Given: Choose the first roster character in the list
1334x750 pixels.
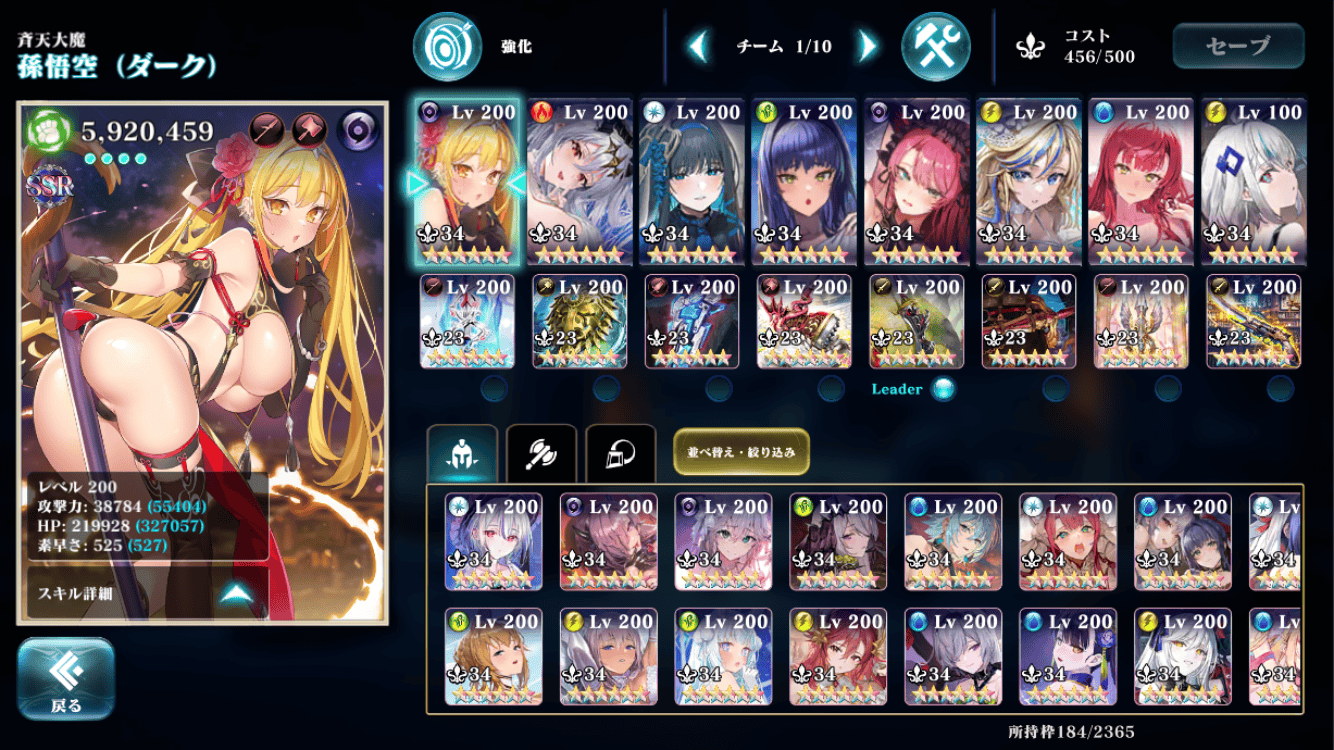Looking at the screenshot, I should [x=494, y=541].
